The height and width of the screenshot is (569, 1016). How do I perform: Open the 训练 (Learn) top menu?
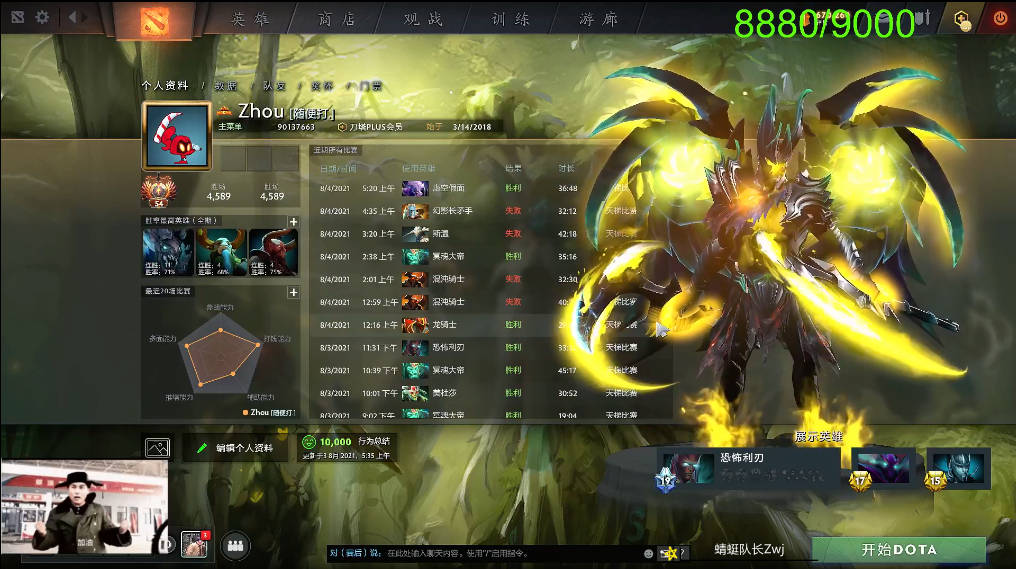(510, 19)
